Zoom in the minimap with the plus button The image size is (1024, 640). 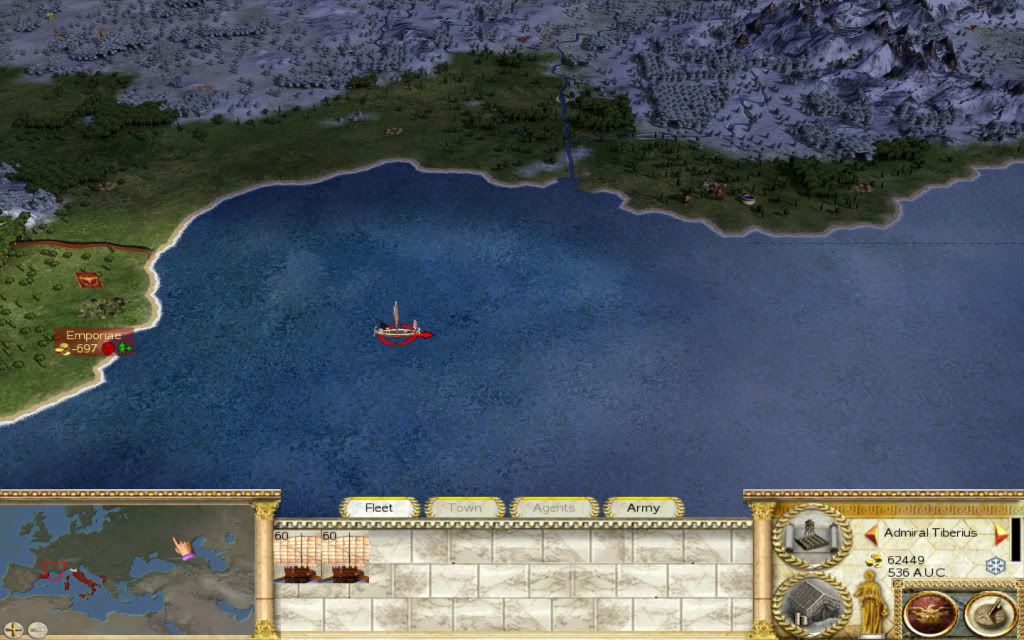click(x=14, y=630)
